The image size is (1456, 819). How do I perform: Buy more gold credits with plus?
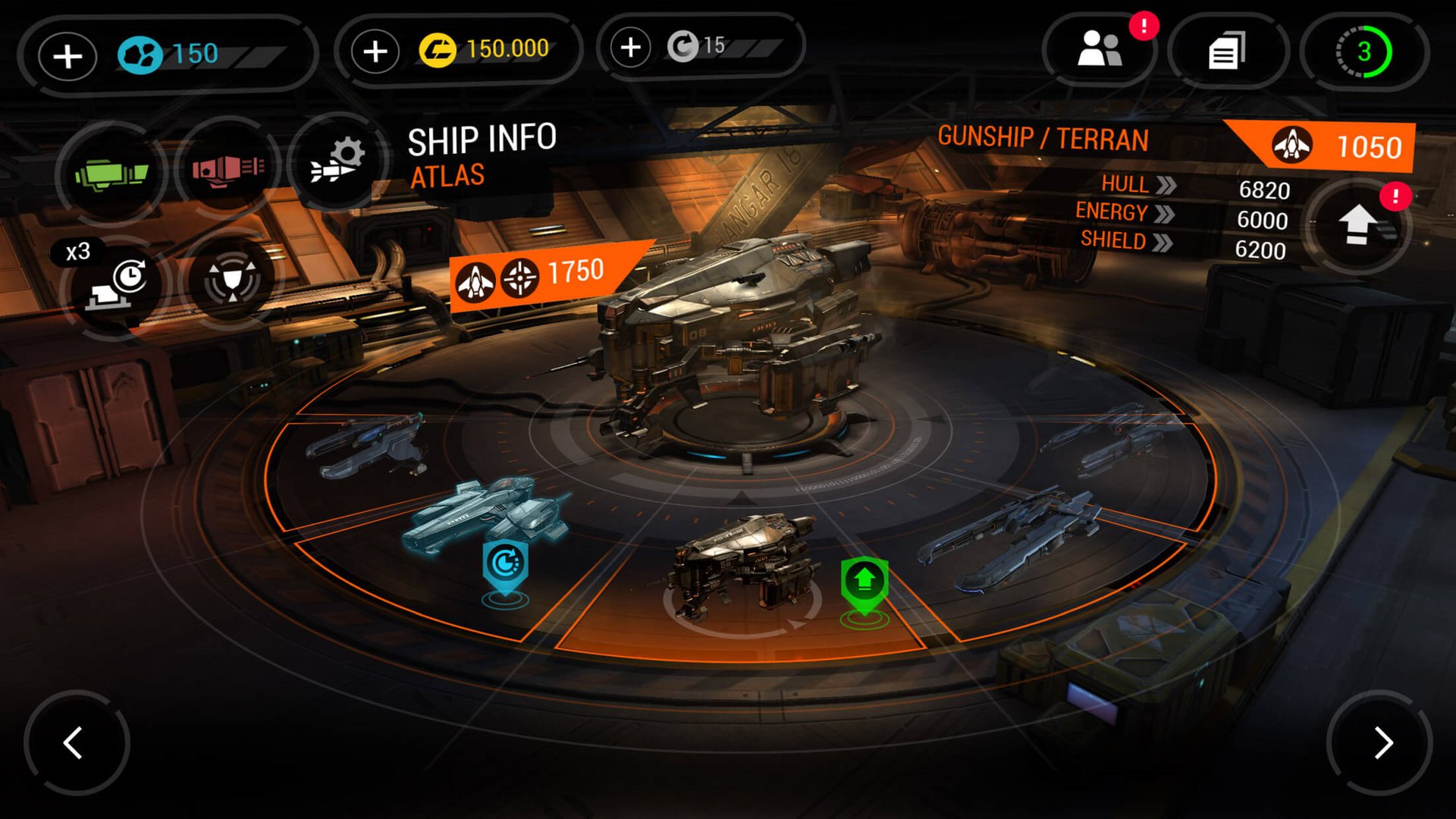point(375,52)
